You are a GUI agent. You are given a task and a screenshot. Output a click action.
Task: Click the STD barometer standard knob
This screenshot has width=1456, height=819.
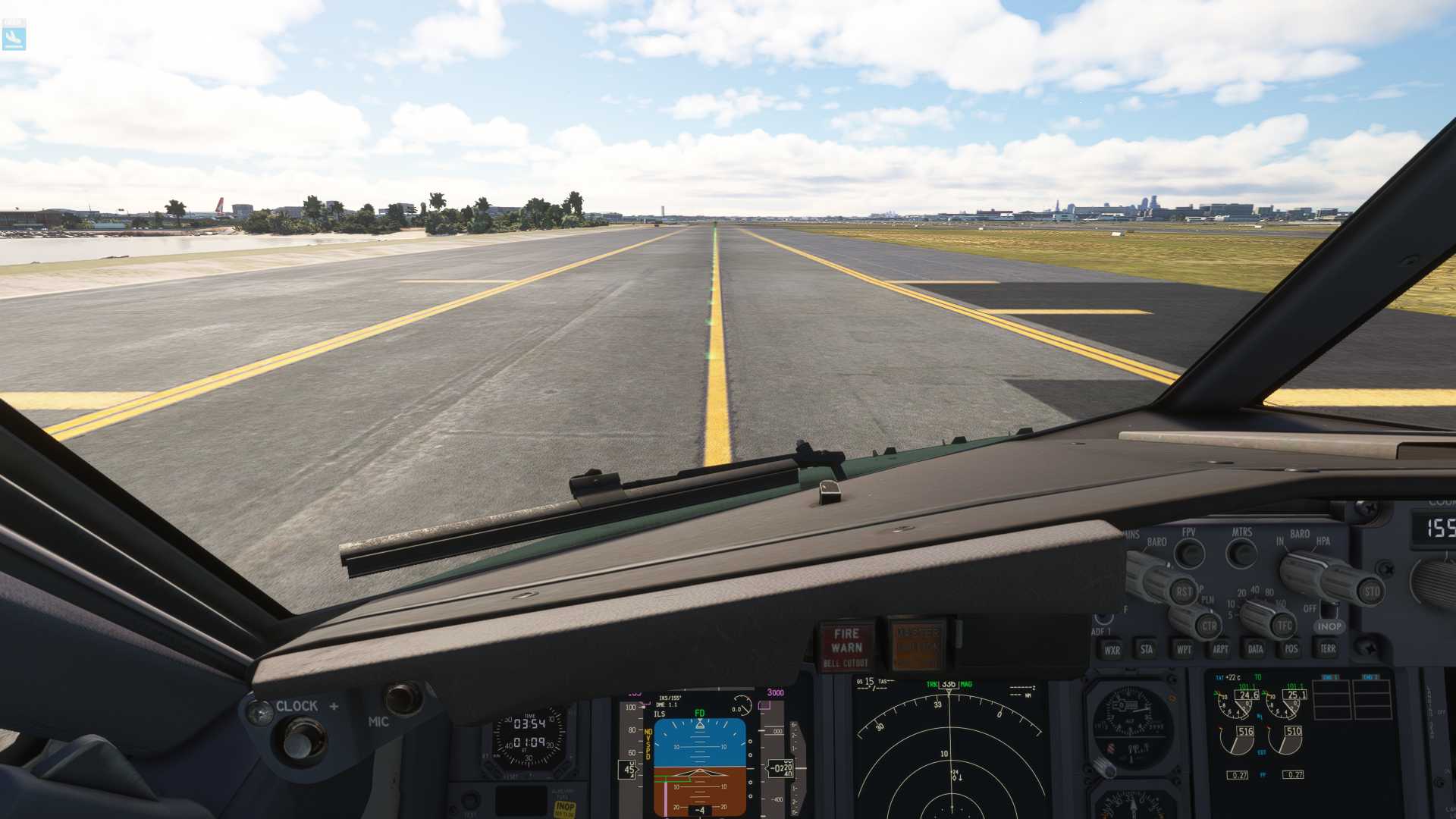1371,591
